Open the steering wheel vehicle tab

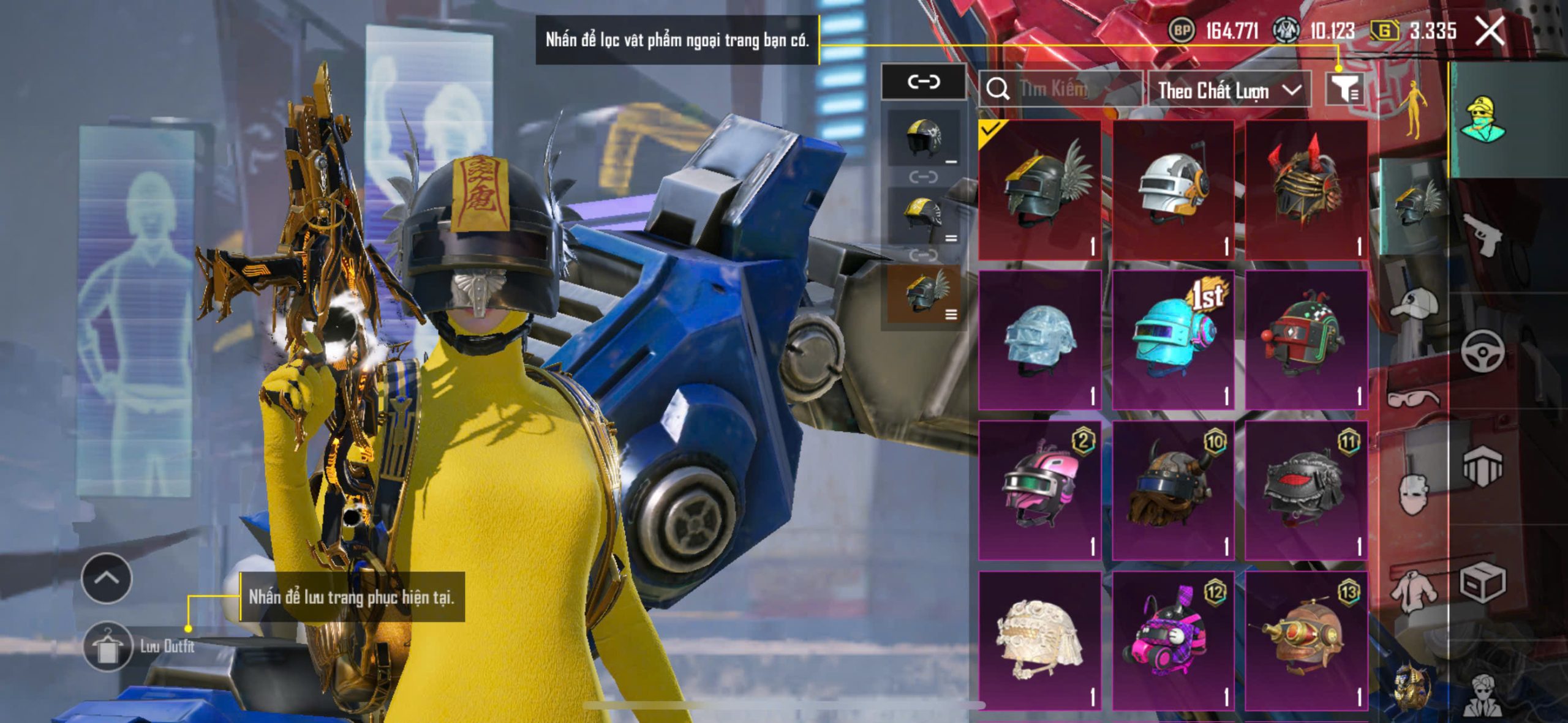pos(1482,351)
